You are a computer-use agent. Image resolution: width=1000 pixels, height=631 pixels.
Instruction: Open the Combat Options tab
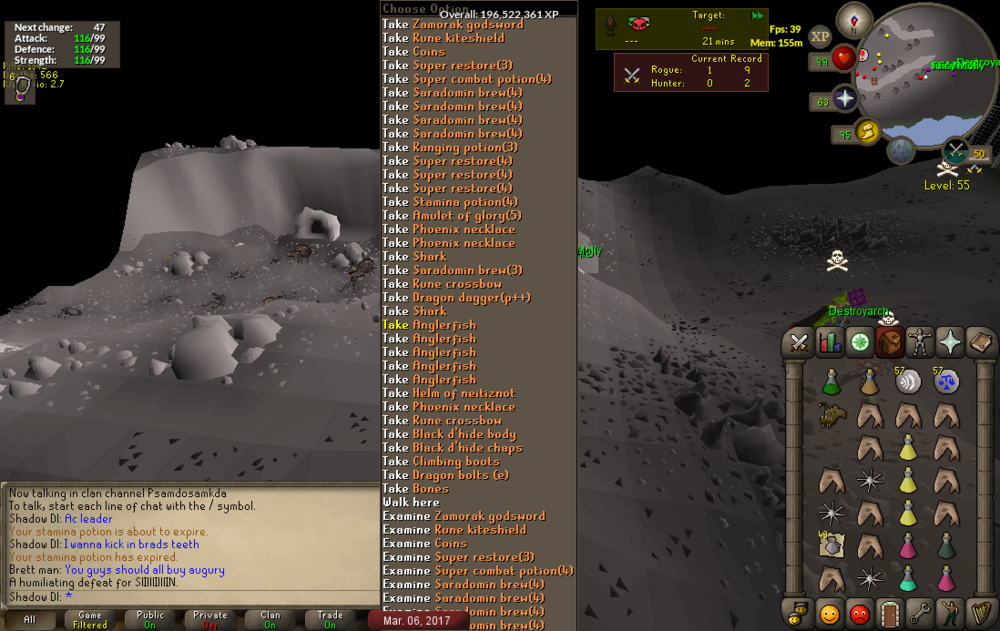pos(799,343)
